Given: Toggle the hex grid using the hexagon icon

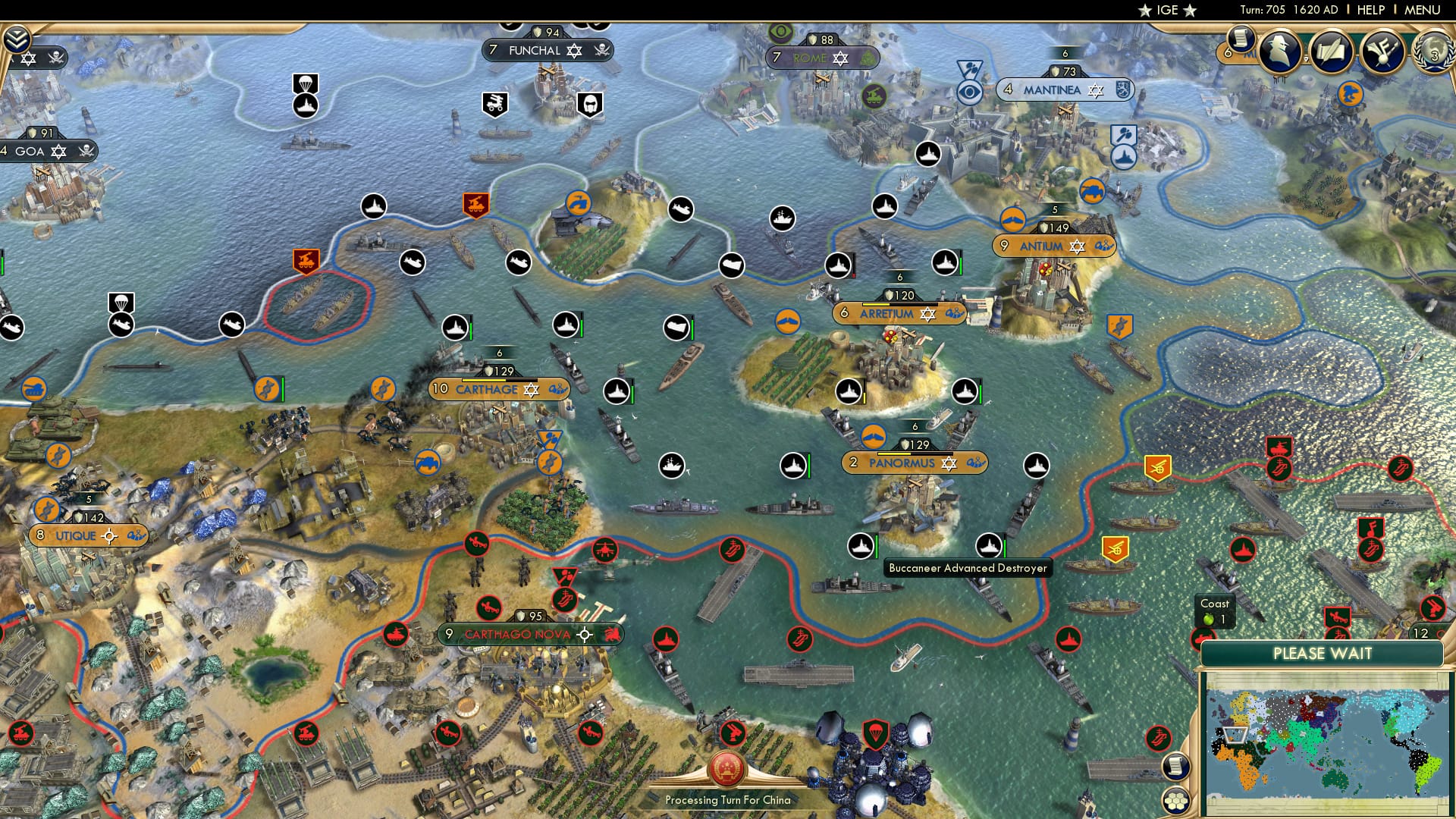Looking at the screenshot, I should (1175, 801).
